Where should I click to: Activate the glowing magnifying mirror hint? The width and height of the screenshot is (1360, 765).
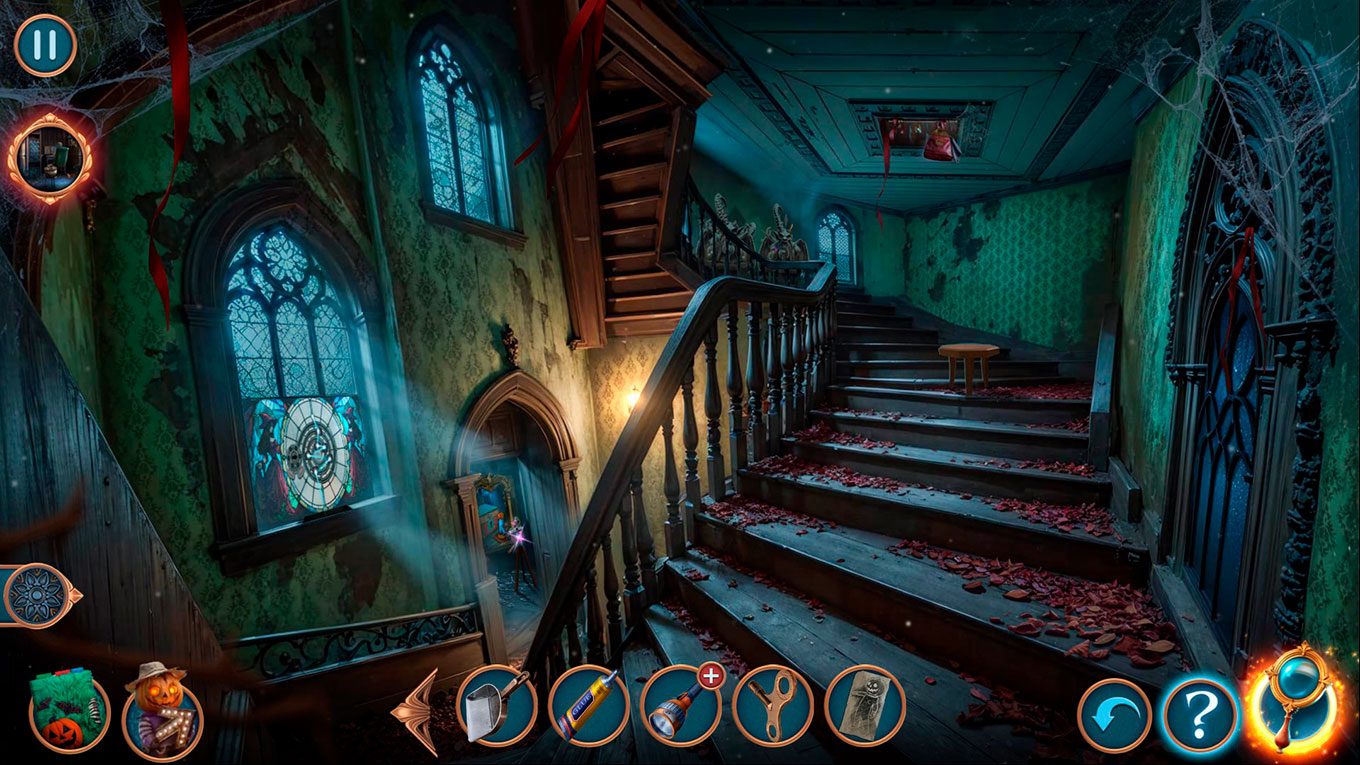(x=1296, y=704)
